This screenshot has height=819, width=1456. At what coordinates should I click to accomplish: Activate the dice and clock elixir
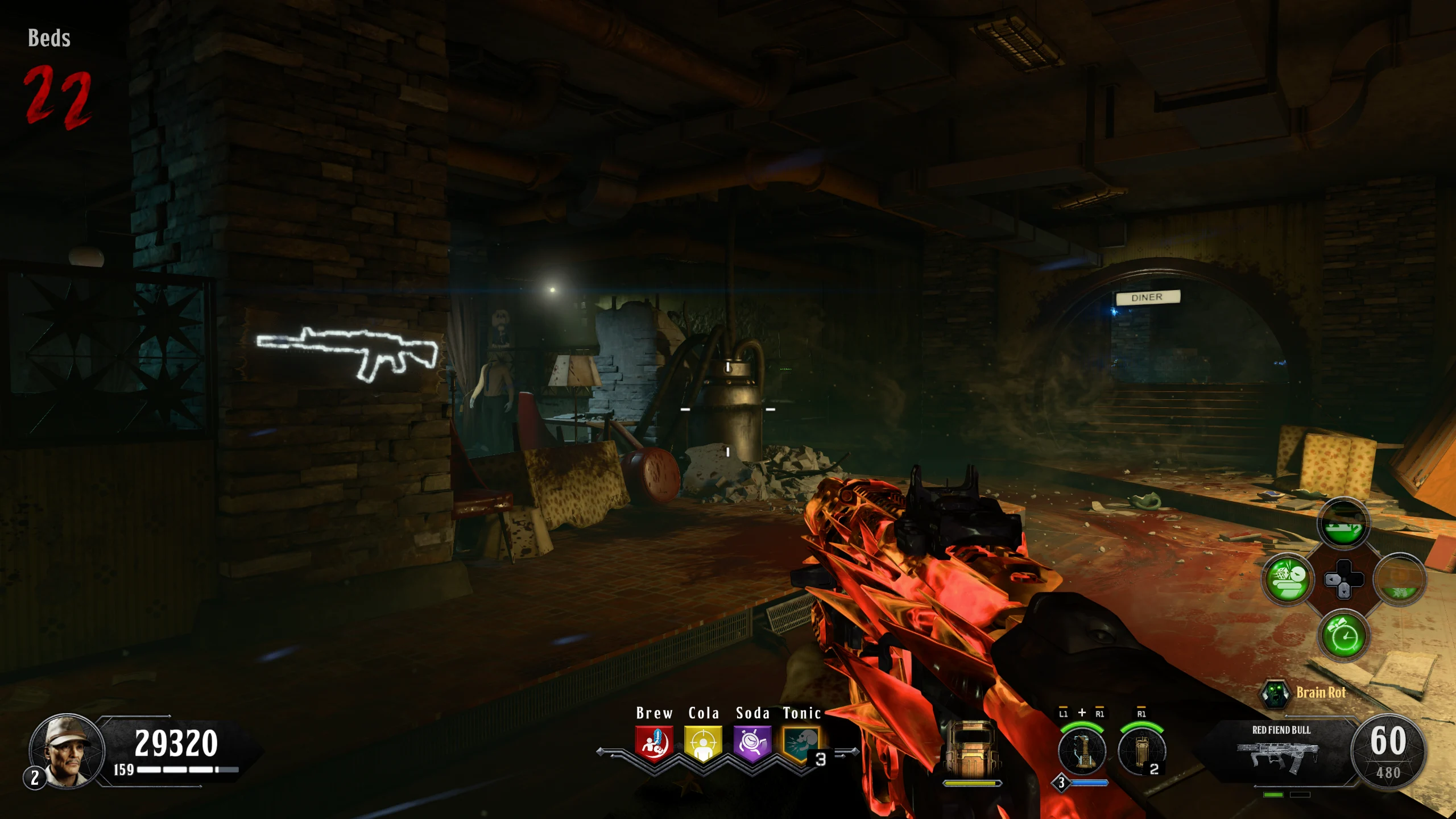click(1288, 579)
